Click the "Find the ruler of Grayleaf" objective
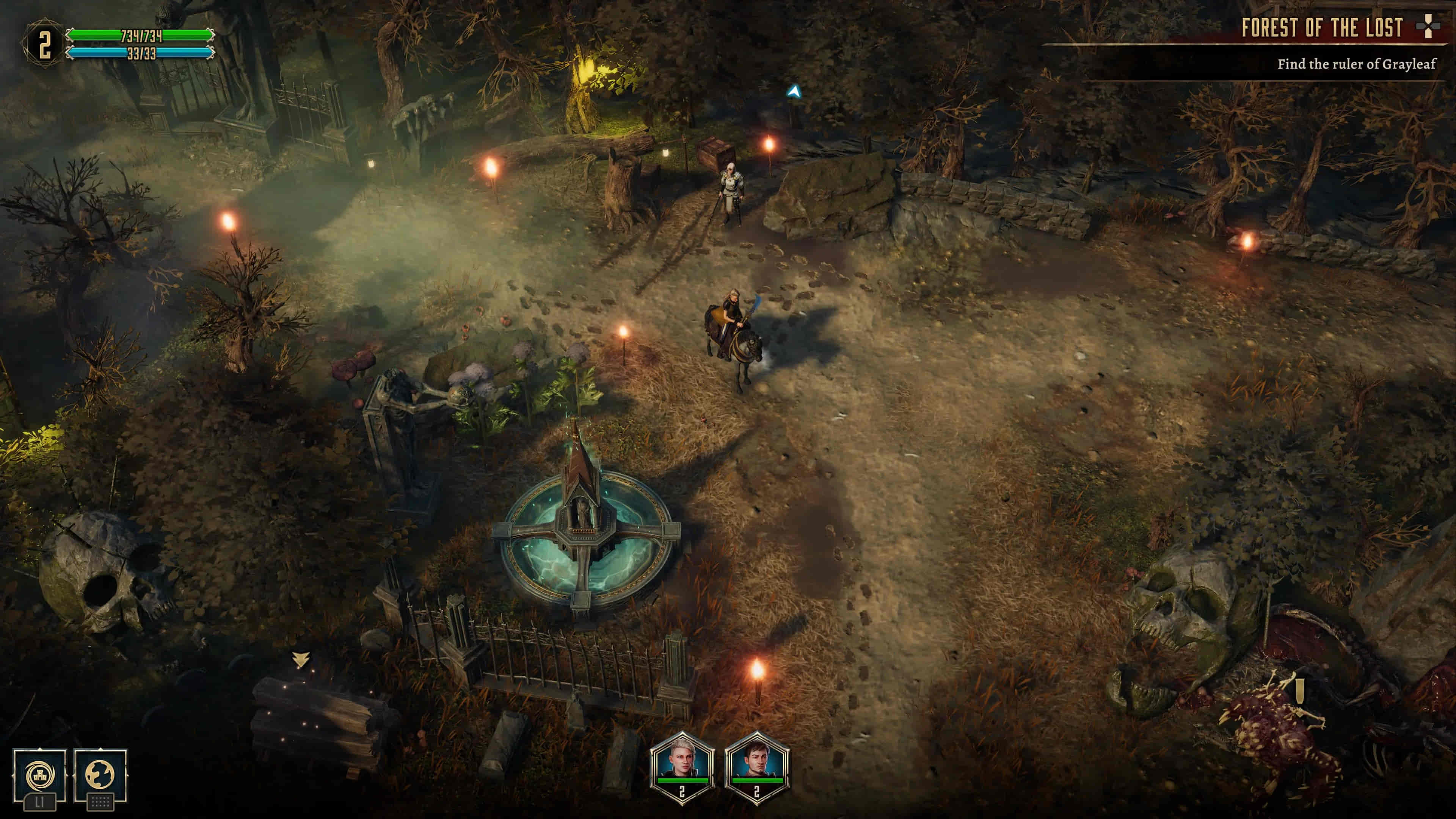 1356,64
